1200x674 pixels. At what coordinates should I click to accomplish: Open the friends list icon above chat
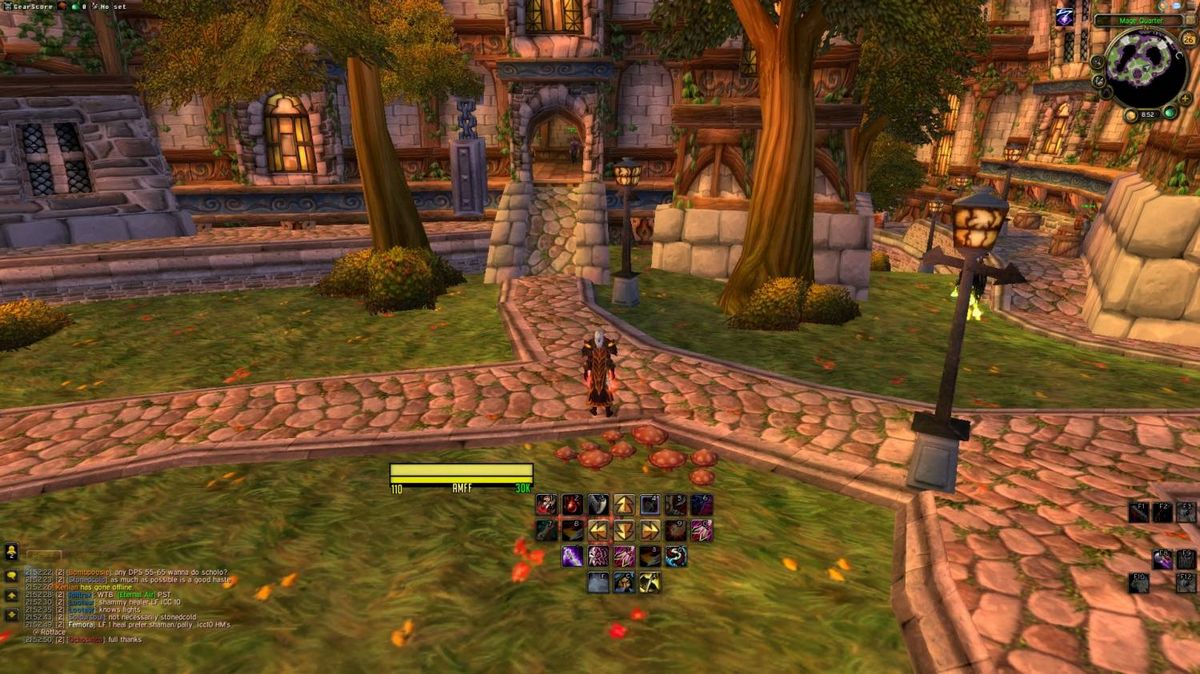point(12,551)
